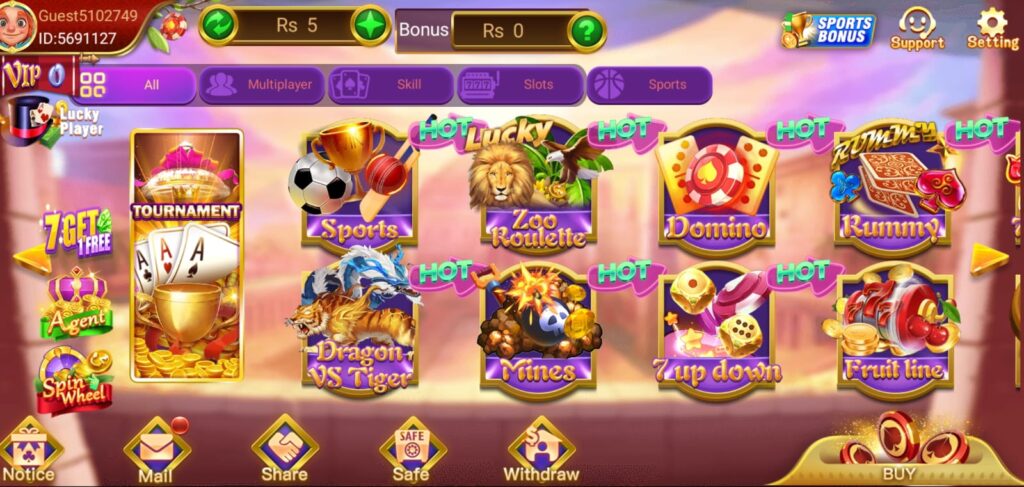Choose the Mines game
This screenshot has width=1024, height=487.
click(538, 328)
